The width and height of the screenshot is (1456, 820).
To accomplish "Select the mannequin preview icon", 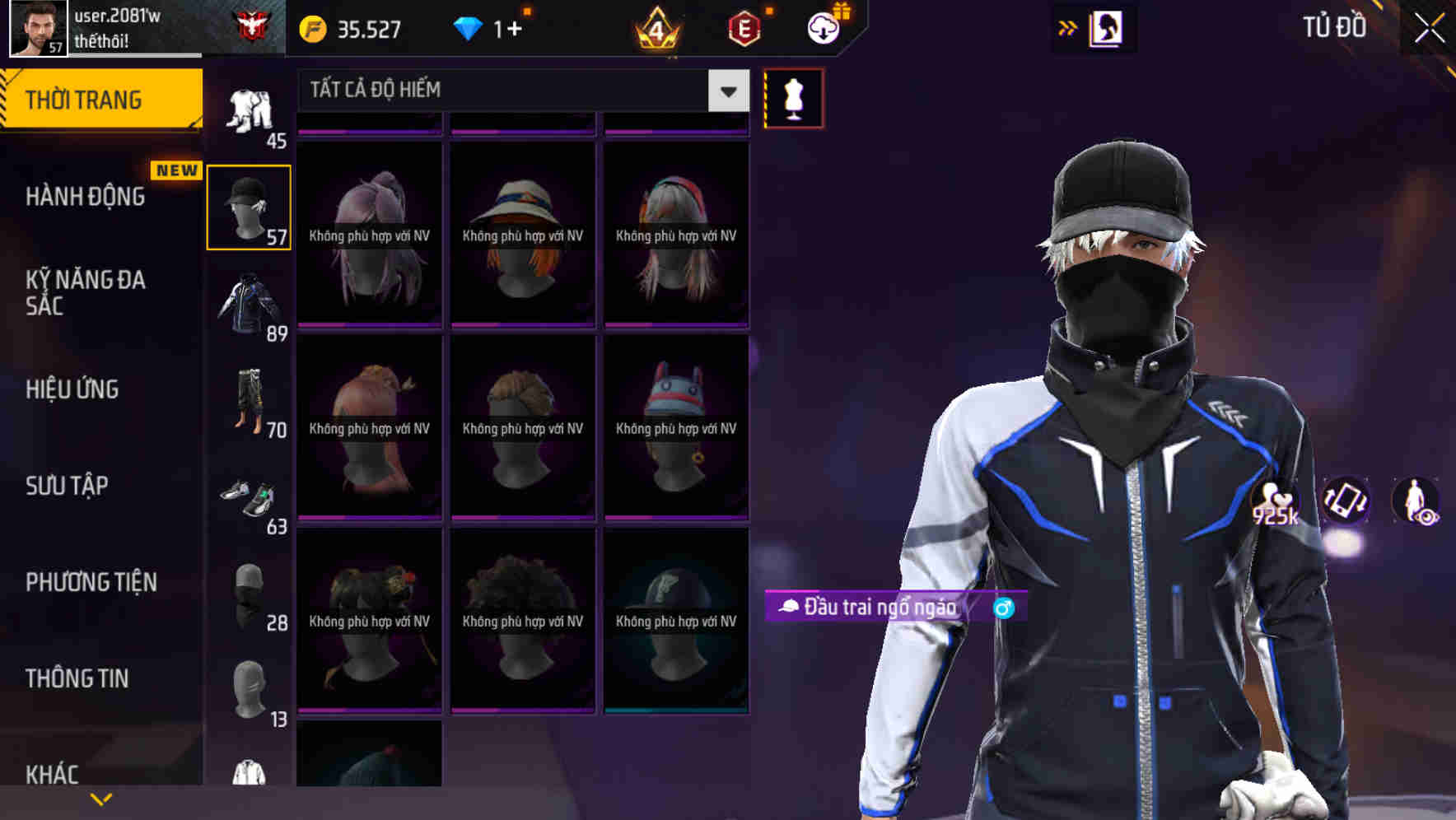I will coord(792,97).
